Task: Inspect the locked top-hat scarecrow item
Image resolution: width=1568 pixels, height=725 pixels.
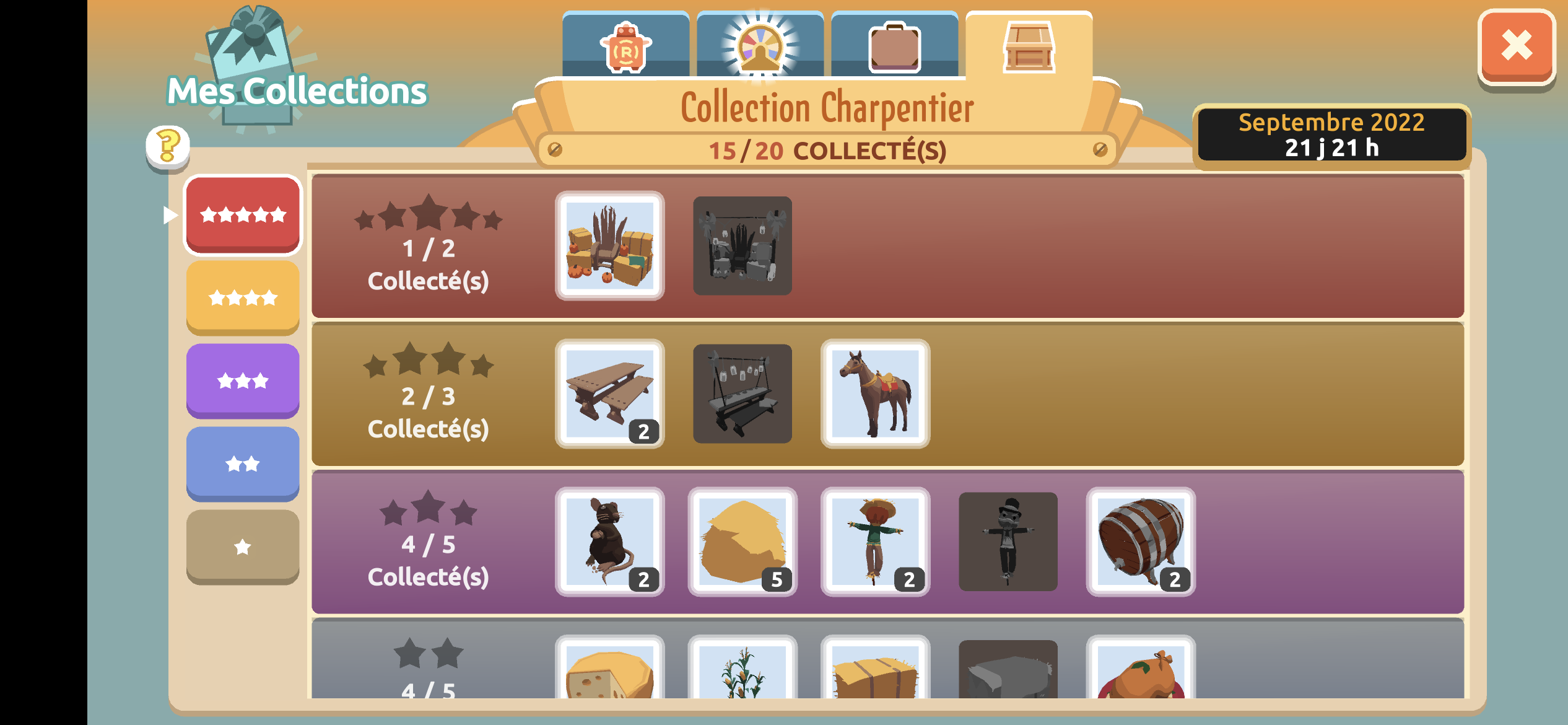Action: pos(1008,542)
